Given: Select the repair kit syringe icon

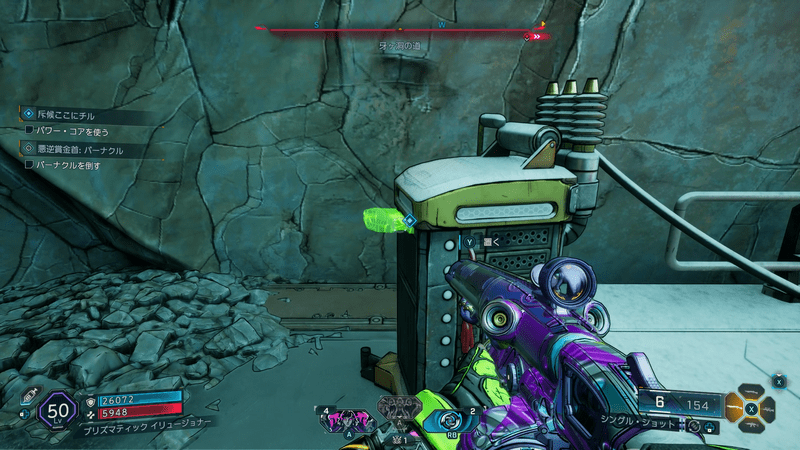Looking at the screenshot, I should (x=27, y=395).
